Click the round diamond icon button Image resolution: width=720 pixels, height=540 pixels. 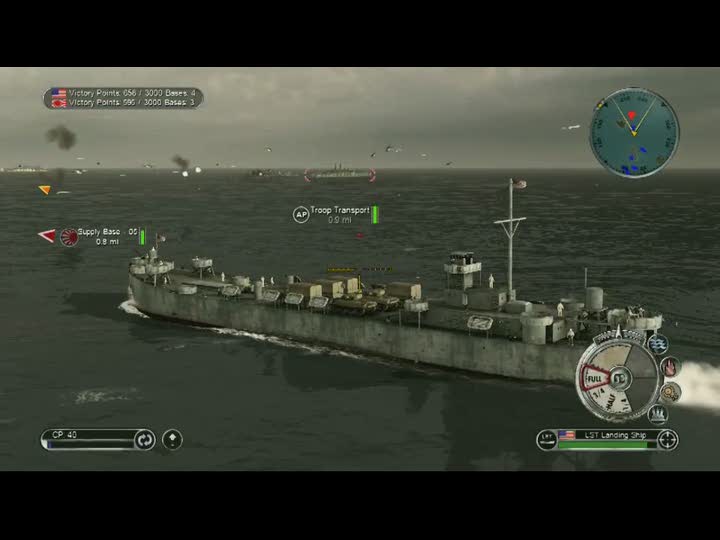(172, 439)
